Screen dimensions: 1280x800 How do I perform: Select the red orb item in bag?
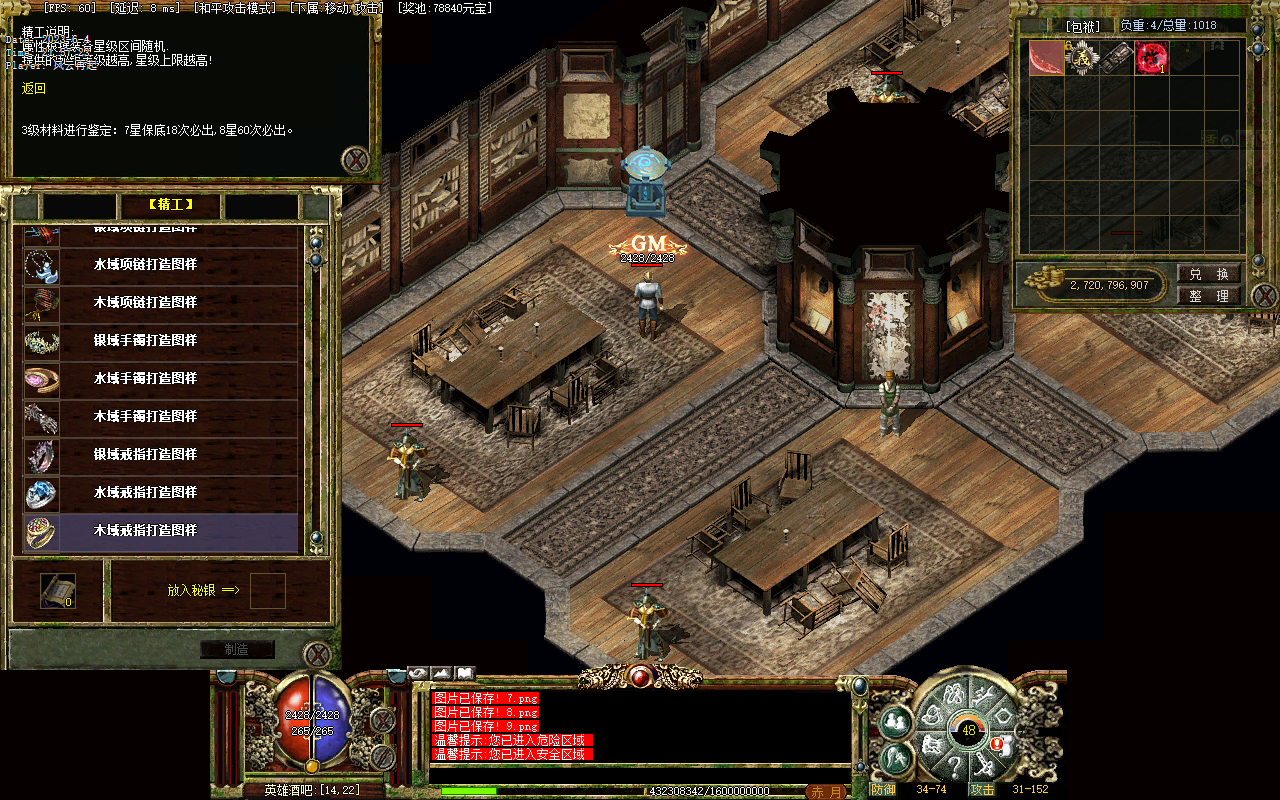[x=1151, y=58]
